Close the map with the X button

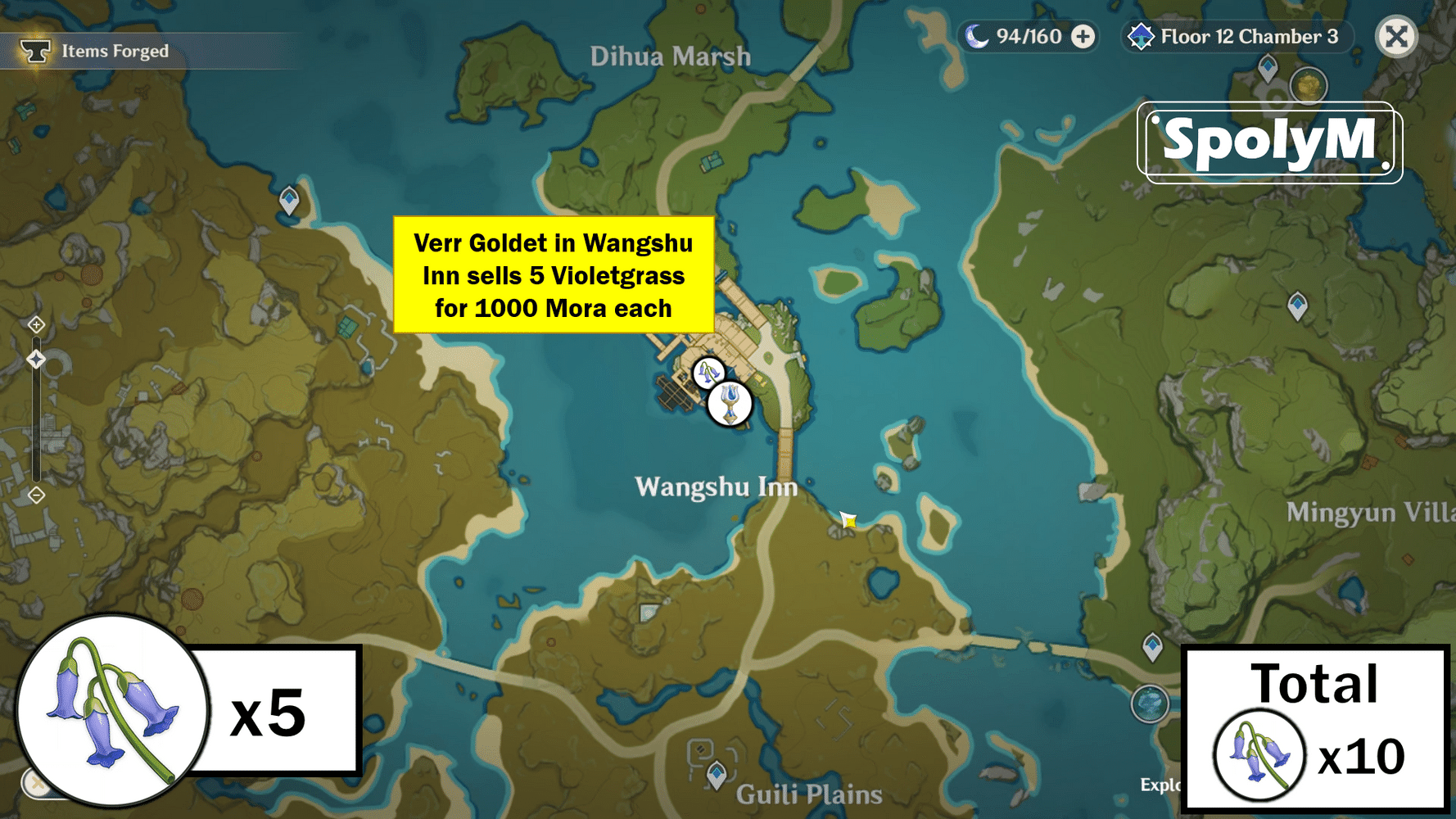point(1396,36)
